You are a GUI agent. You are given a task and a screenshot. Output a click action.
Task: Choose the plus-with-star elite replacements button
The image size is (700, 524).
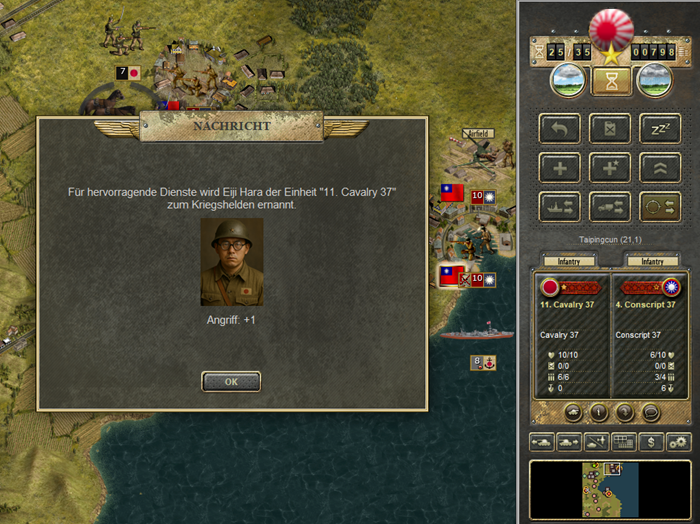click(609, 167)
